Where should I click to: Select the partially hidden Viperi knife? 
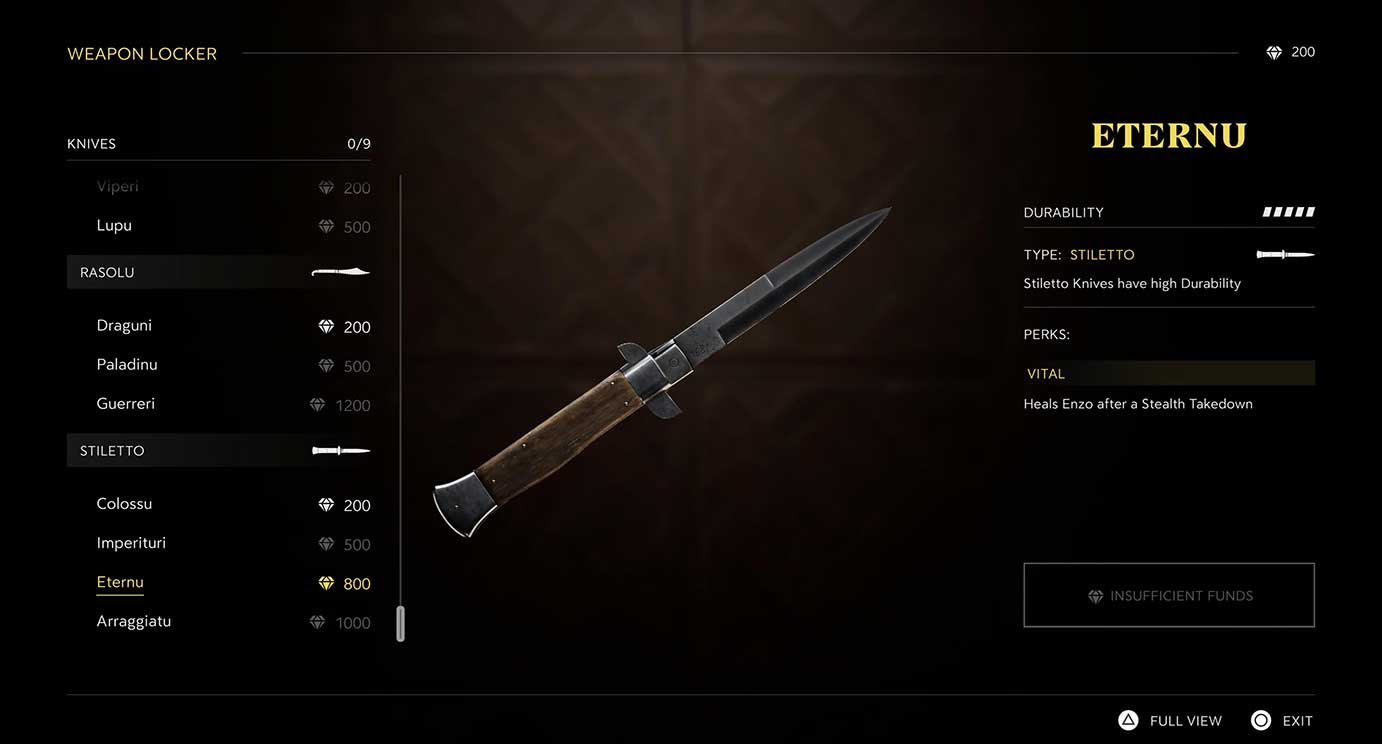(118, 187)
